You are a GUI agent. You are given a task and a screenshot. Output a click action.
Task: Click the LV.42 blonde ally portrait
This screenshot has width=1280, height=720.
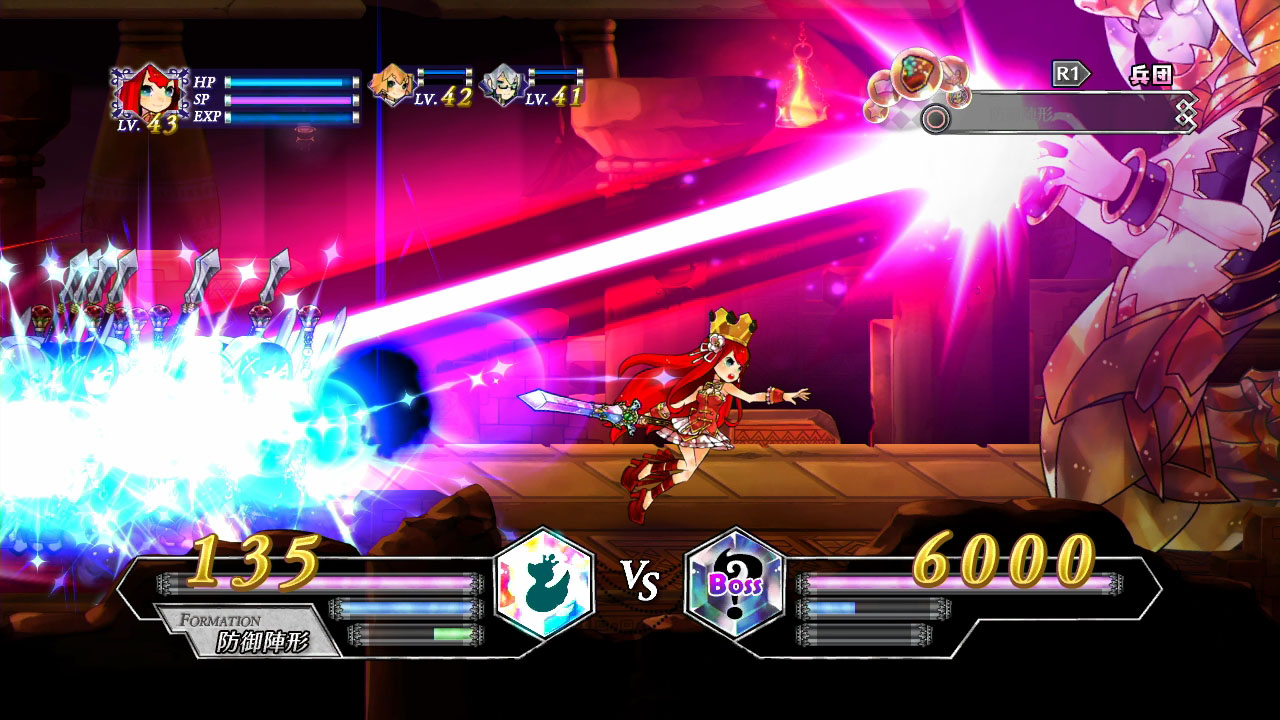390,84
